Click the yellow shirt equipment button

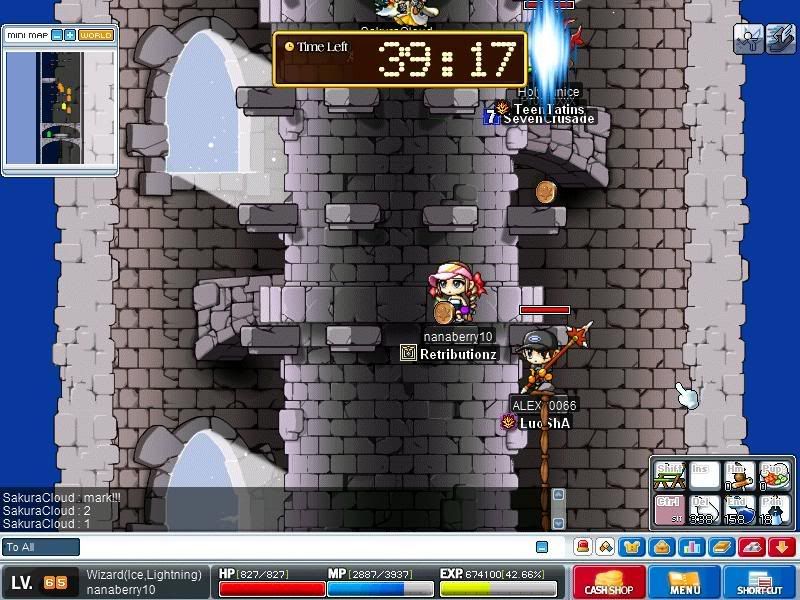coord(632,547)
